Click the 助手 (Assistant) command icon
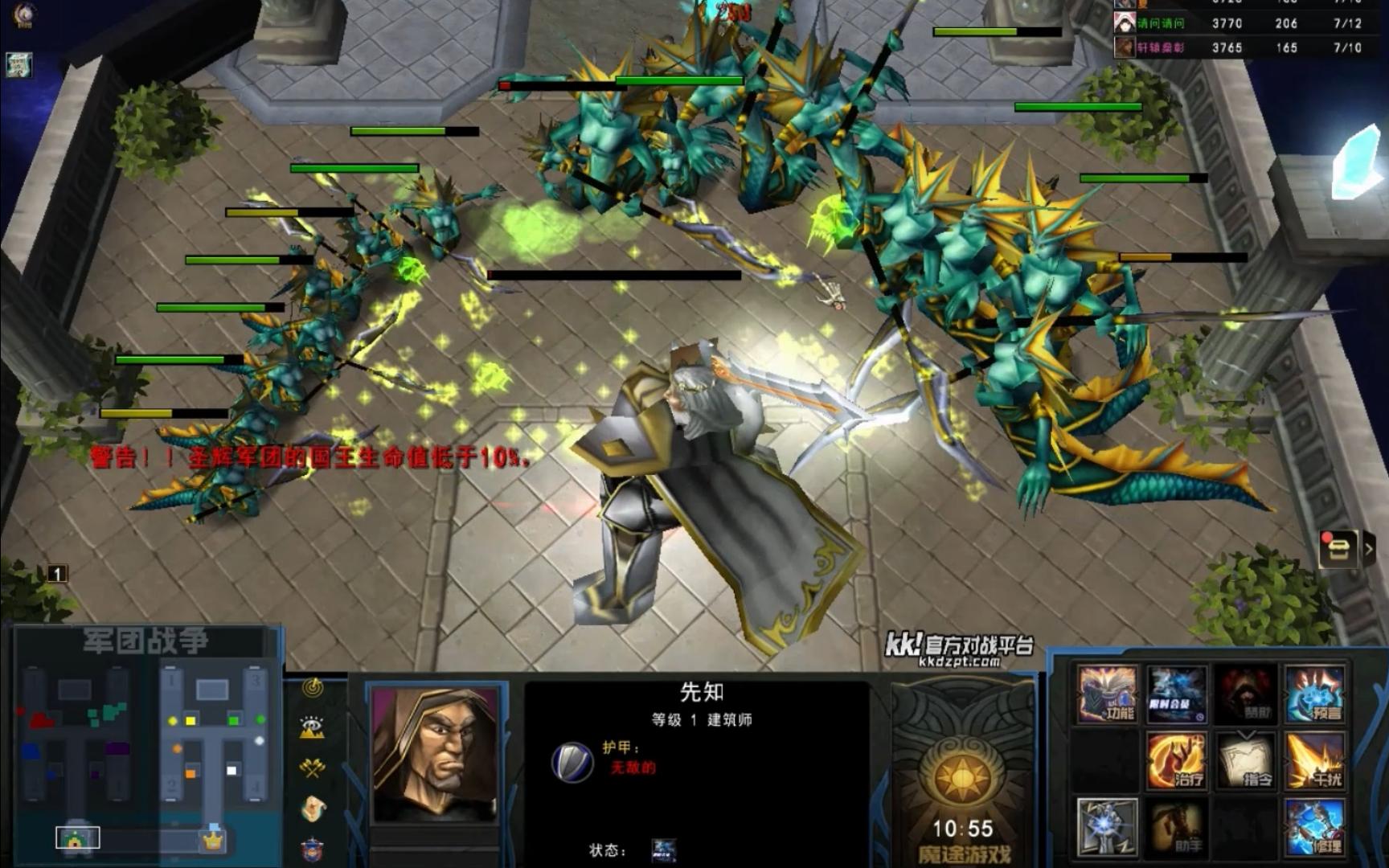The height and width of the screenshot is (868, 1389). 1176,827
